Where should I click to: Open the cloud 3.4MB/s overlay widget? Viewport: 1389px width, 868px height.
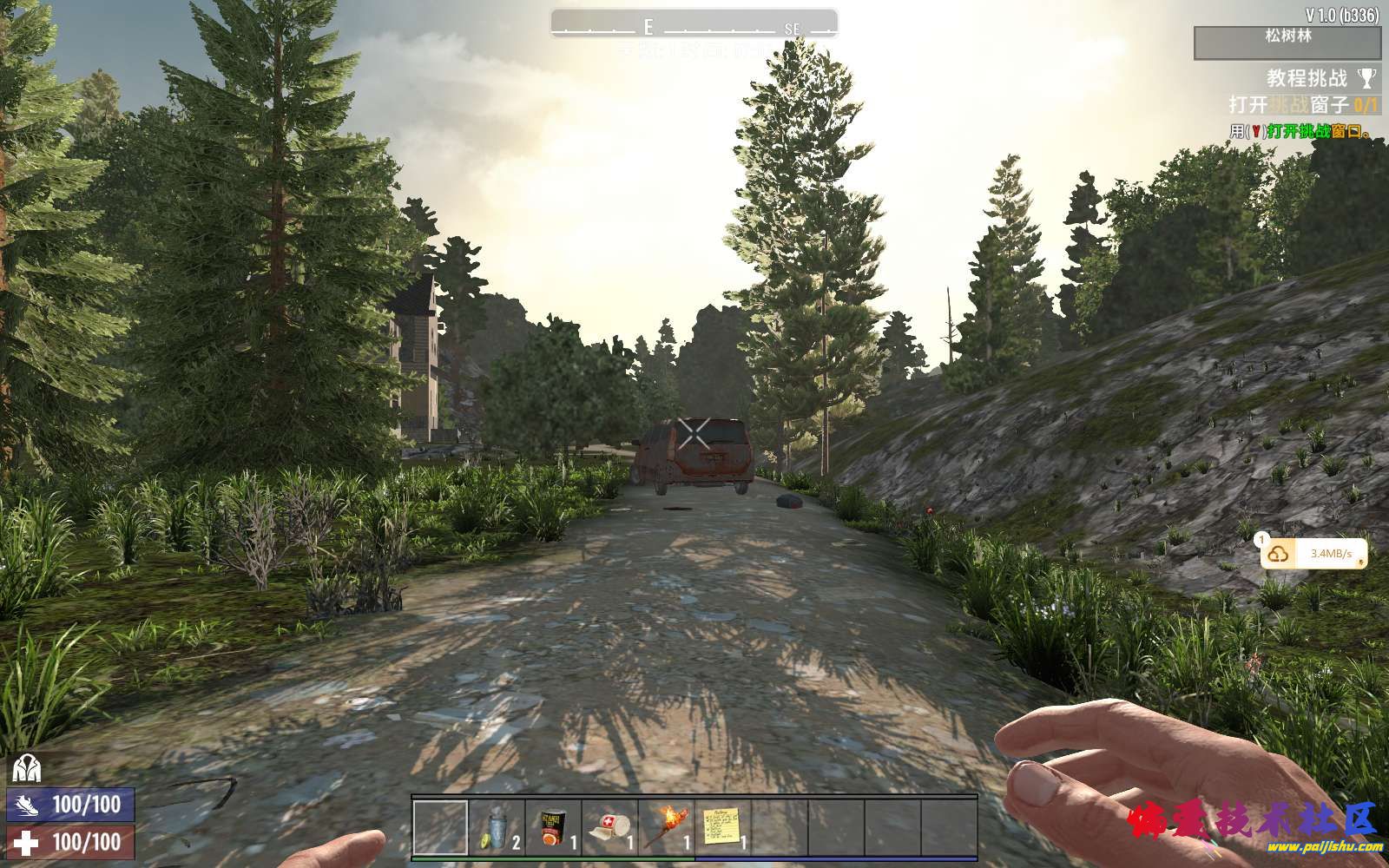[1313, 554]
